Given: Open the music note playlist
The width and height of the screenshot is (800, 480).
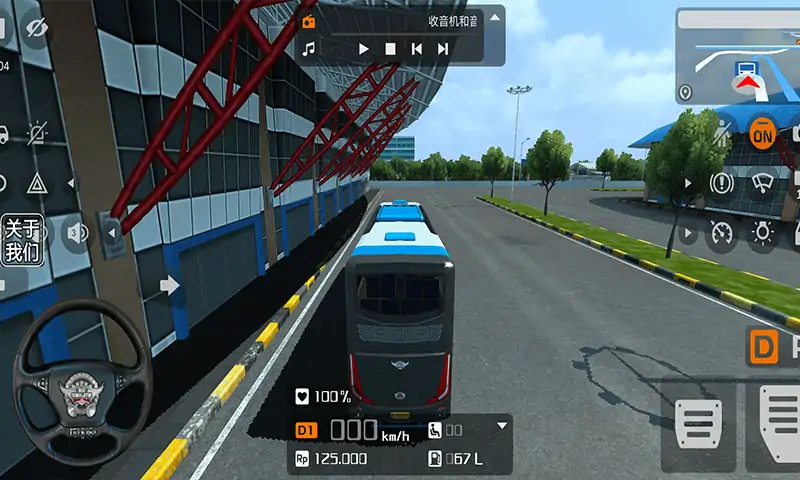Looking at the screenshot, I should tap(309, 48).
